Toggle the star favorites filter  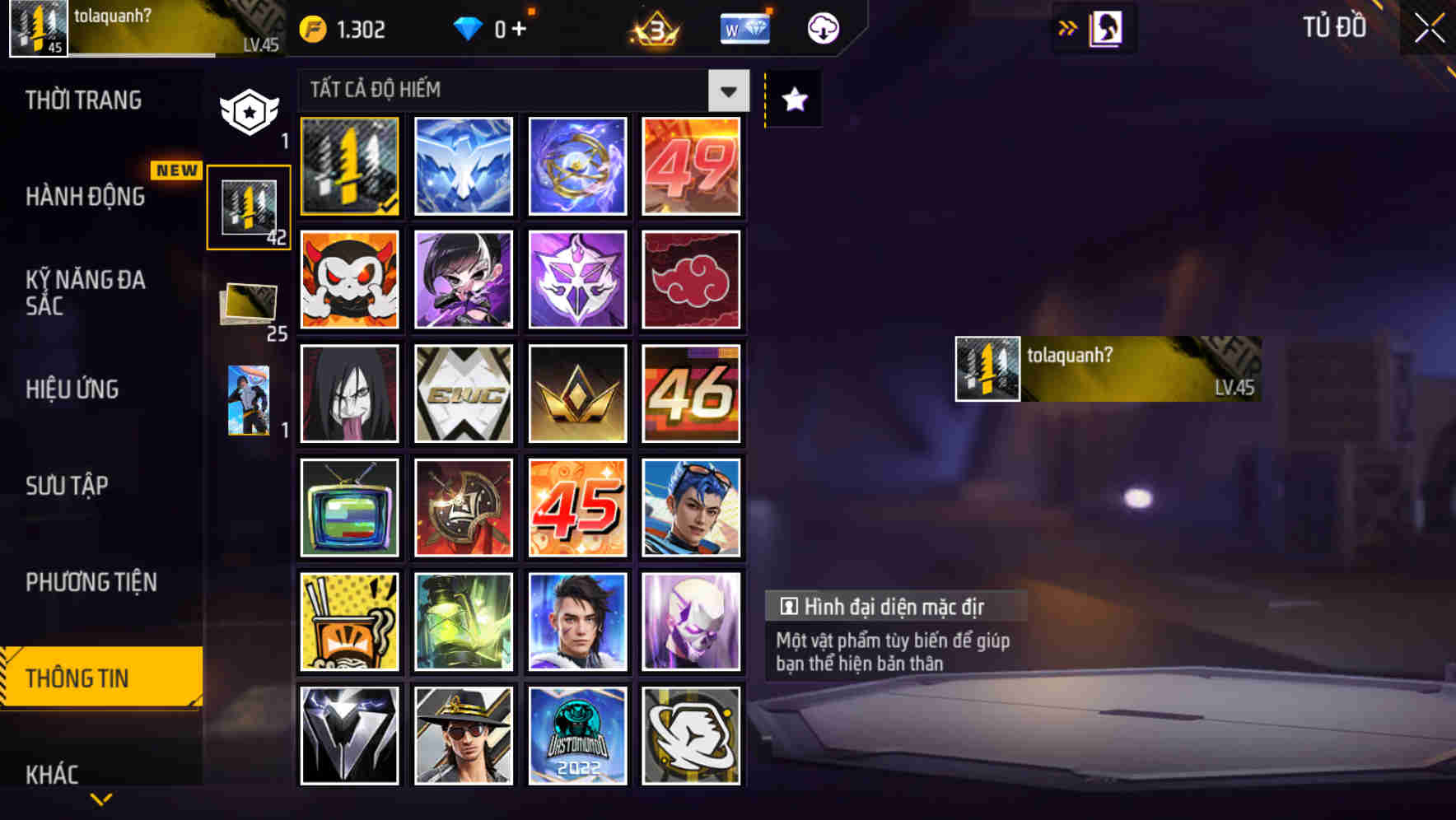click(x=792, y=100)
